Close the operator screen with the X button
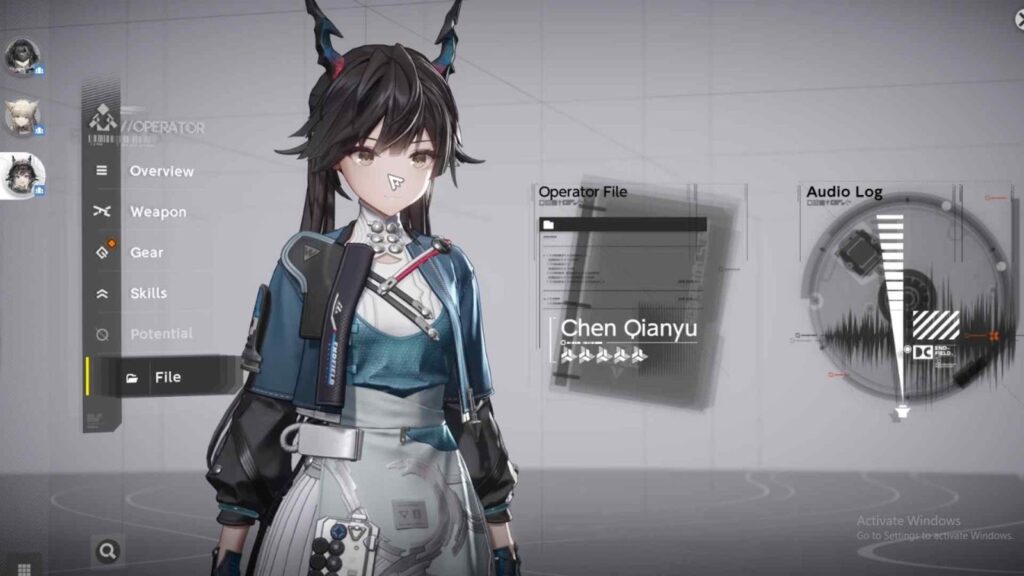 [x=1018, y=20]
